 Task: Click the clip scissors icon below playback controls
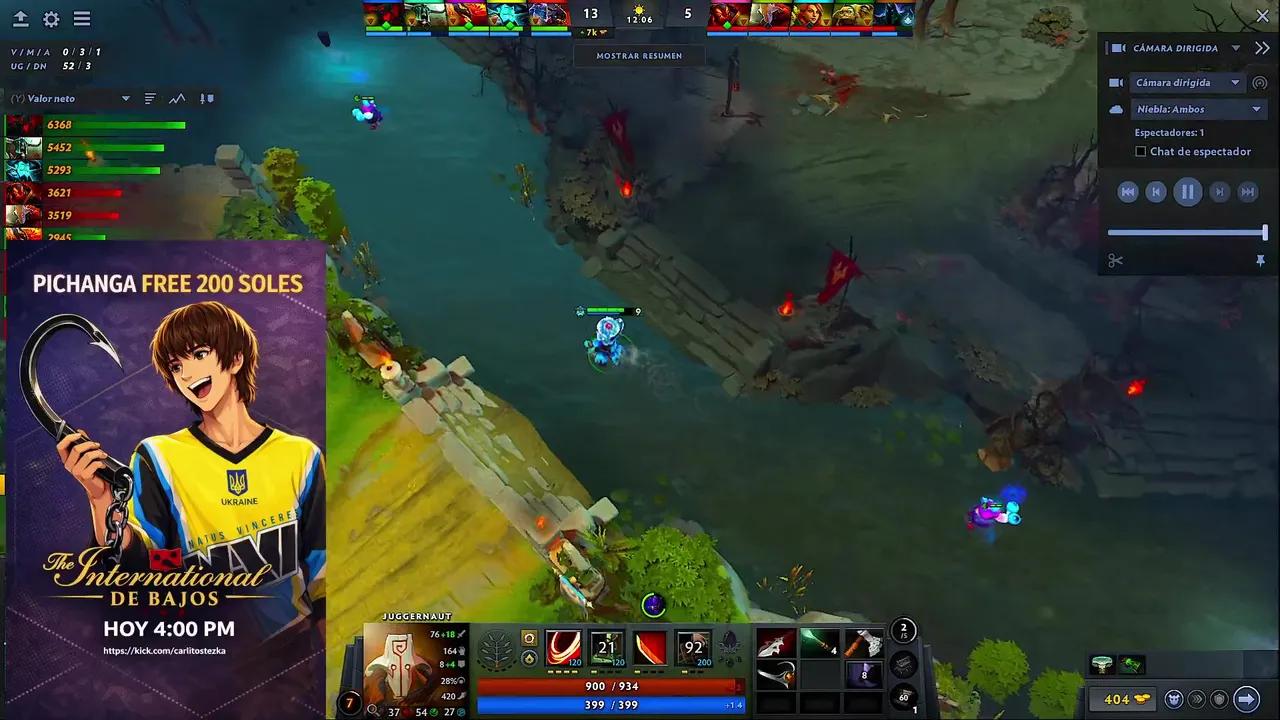click(1117, 260)
